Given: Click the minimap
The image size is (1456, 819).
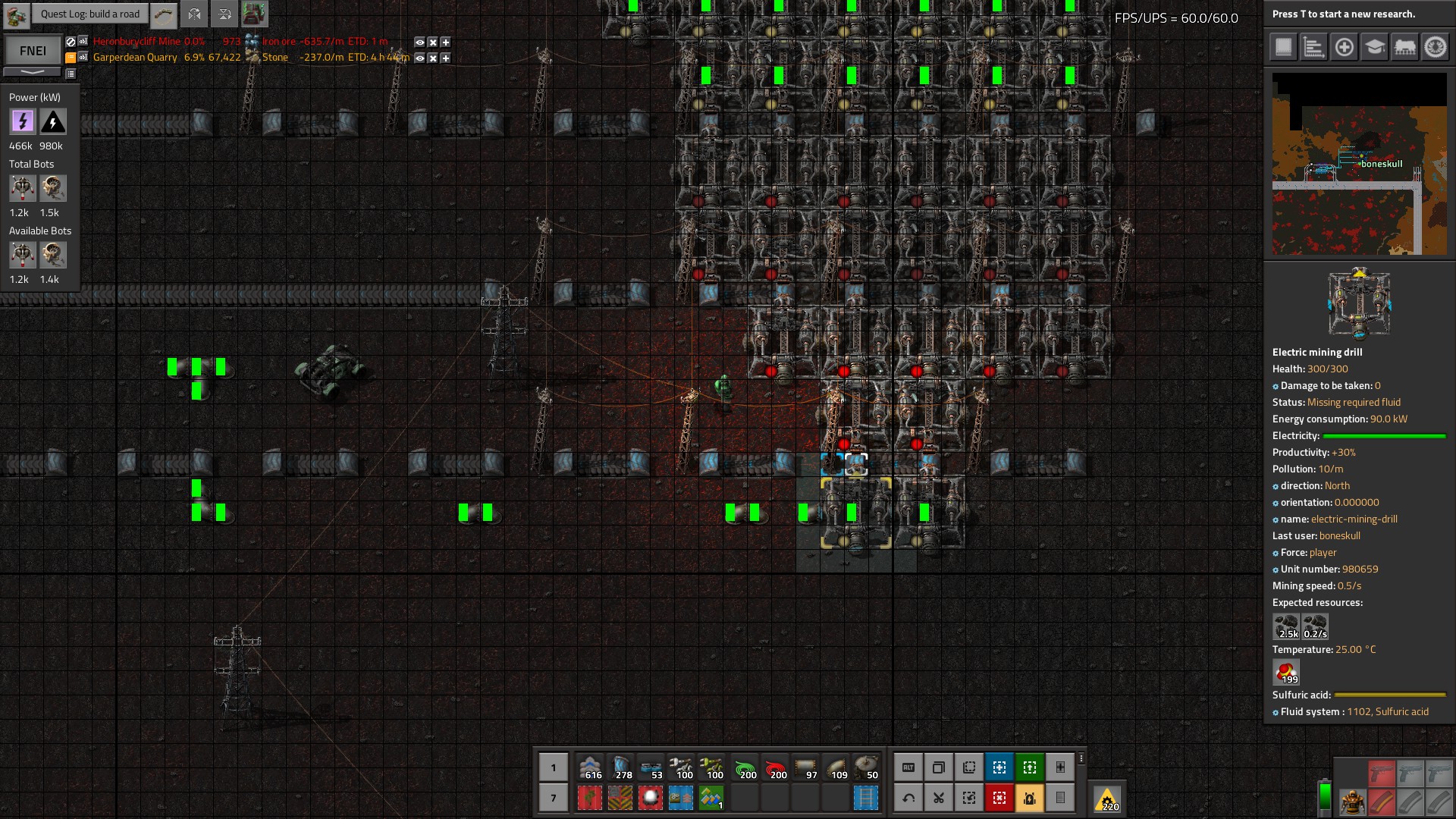Looking at the screenshot, I should pos(1359,164).
